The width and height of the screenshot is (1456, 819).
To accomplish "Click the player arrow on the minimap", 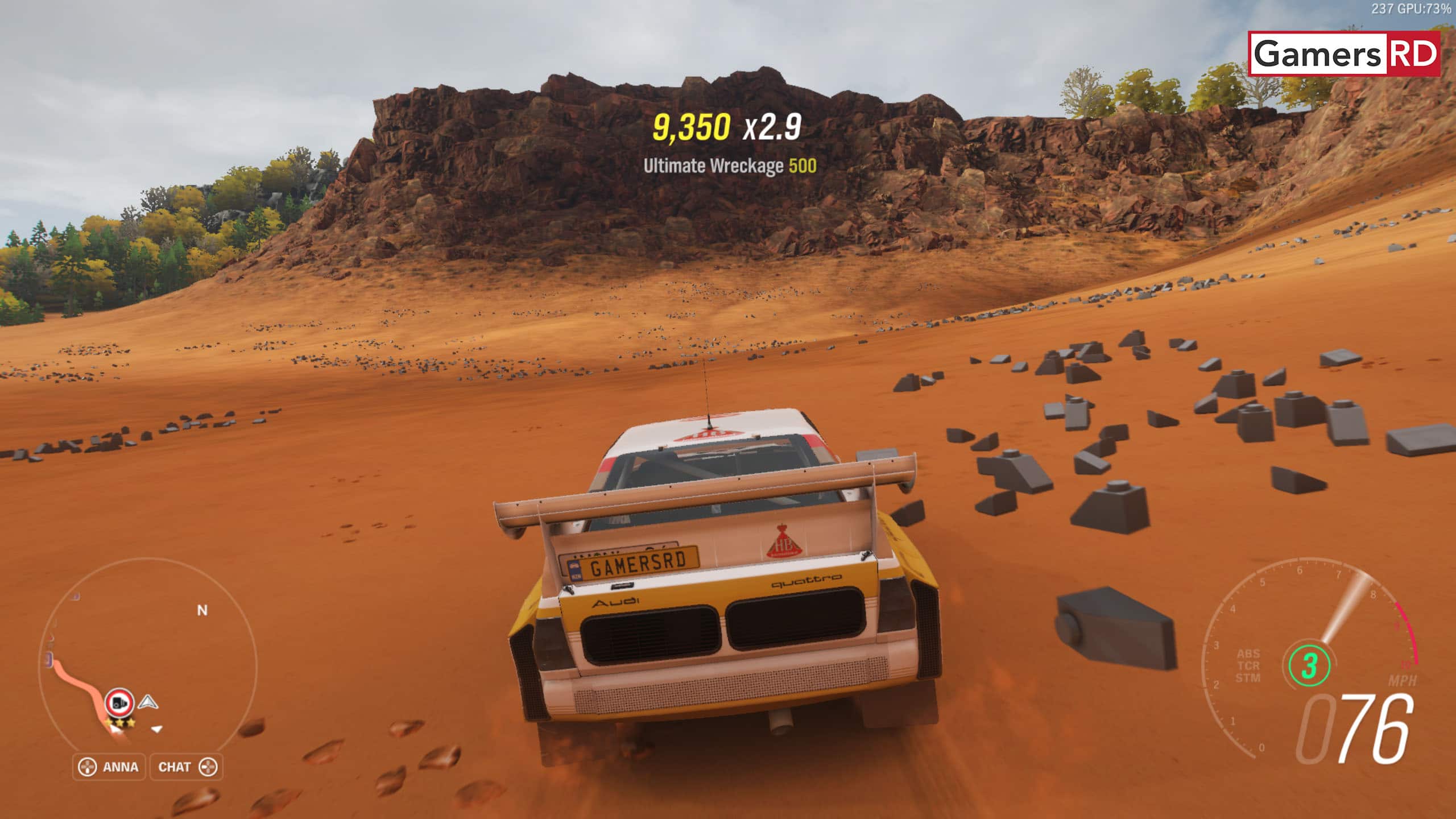I will click(x=148, y=702).
